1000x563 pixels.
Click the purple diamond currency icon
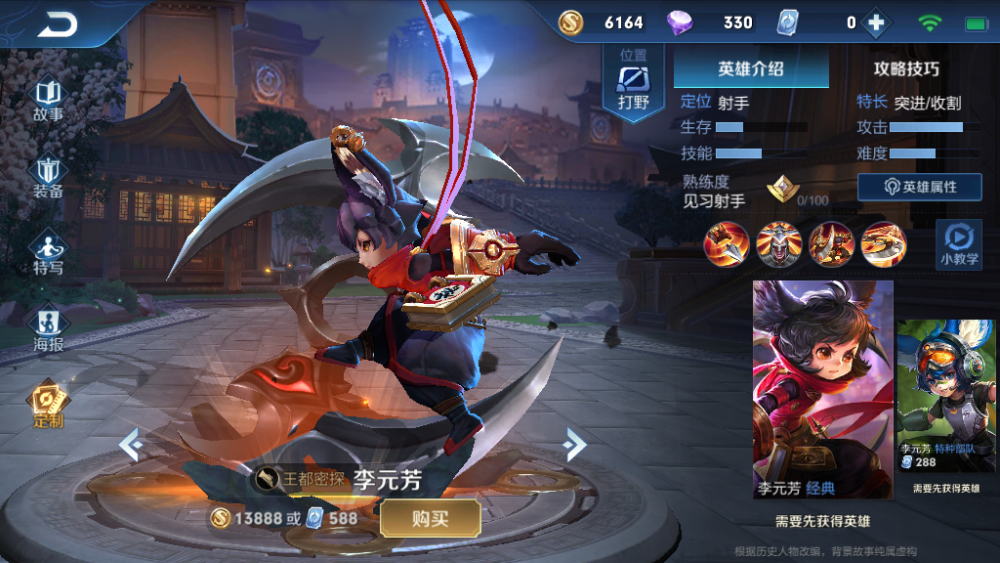[x=679, y=23]
